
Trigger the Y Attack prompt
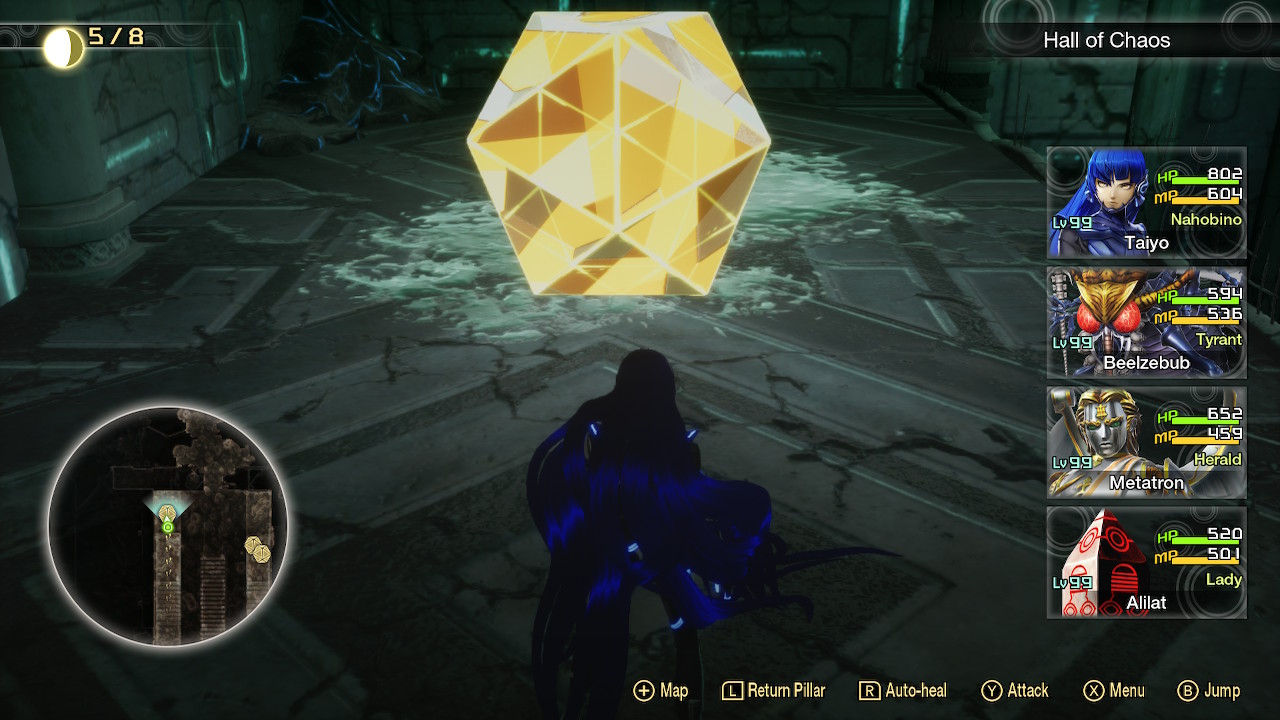point(1015,690)
